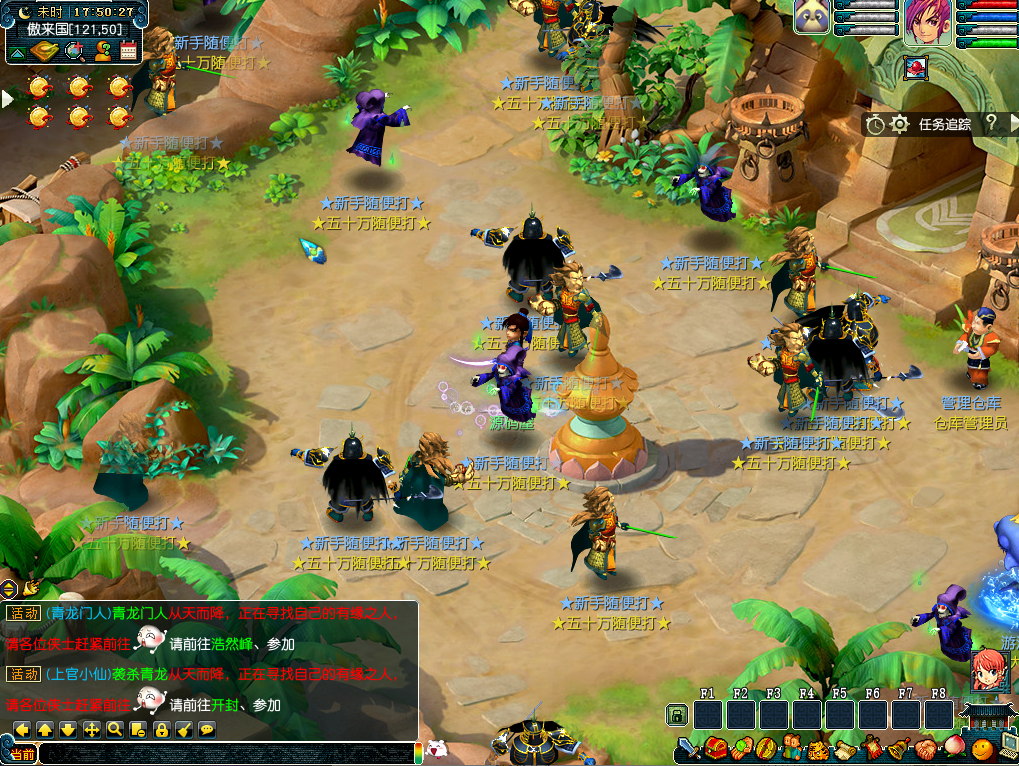Open the 任务追踪 quest tracker
The height and width of the screenshot is (766, 1019).
[944, 124]
